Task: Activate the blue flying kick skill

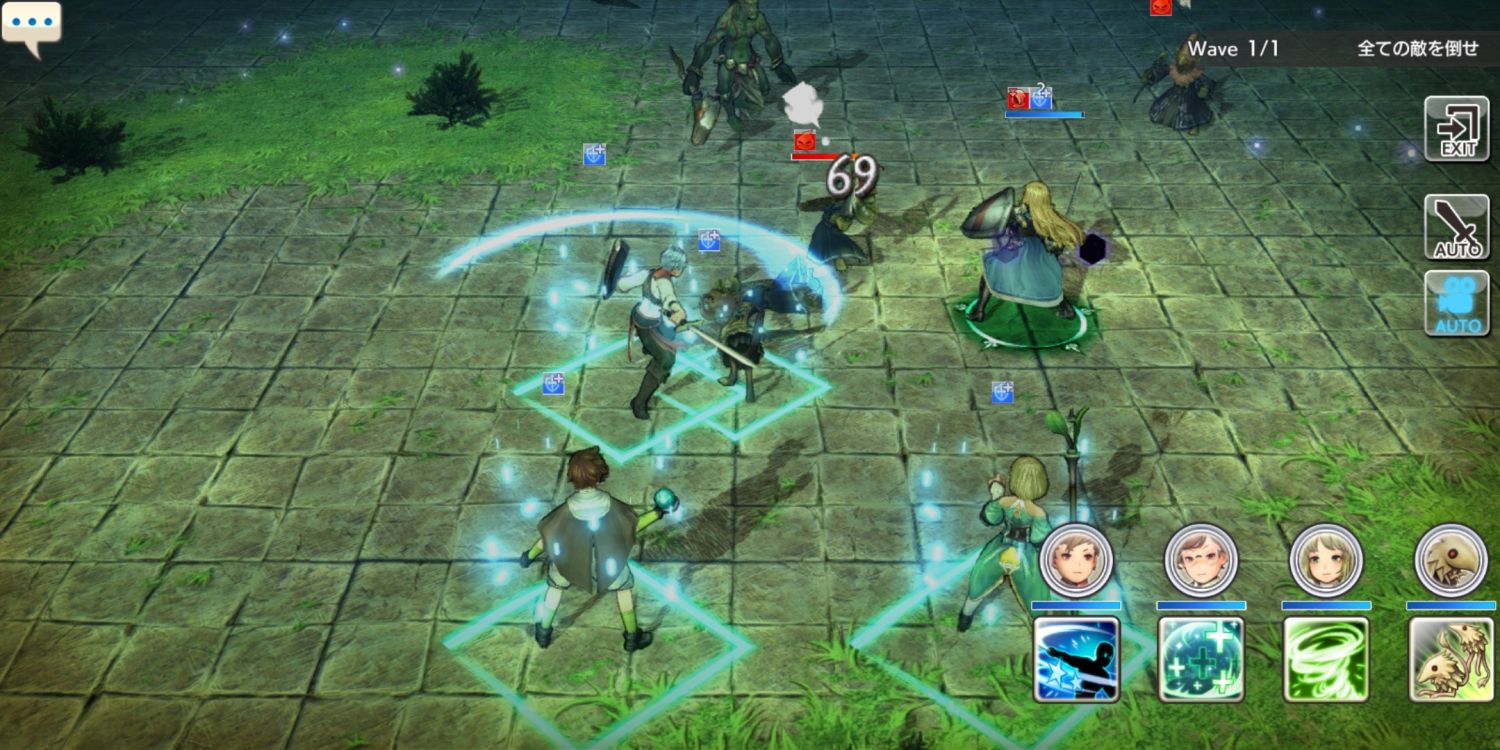Action: click(x=1076, y=659)
